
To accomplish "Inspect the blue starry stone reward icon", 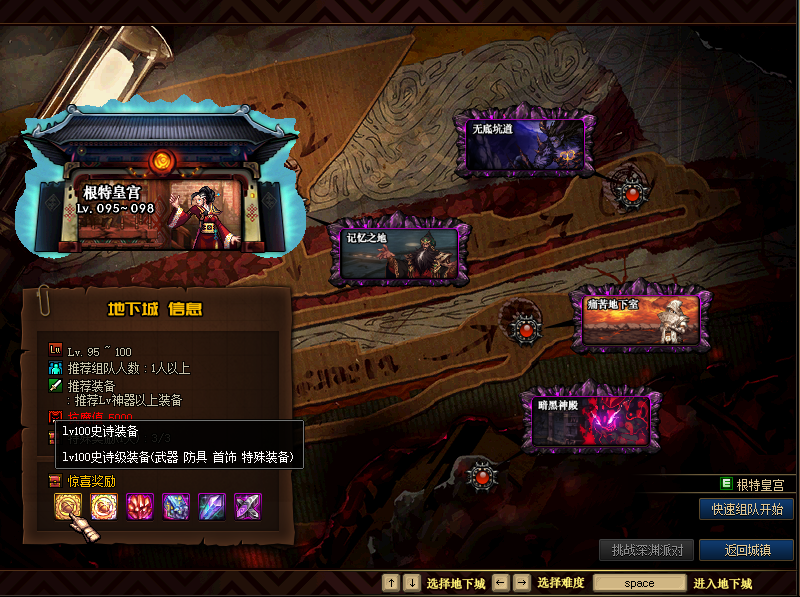I will click(x=176, y=506).
